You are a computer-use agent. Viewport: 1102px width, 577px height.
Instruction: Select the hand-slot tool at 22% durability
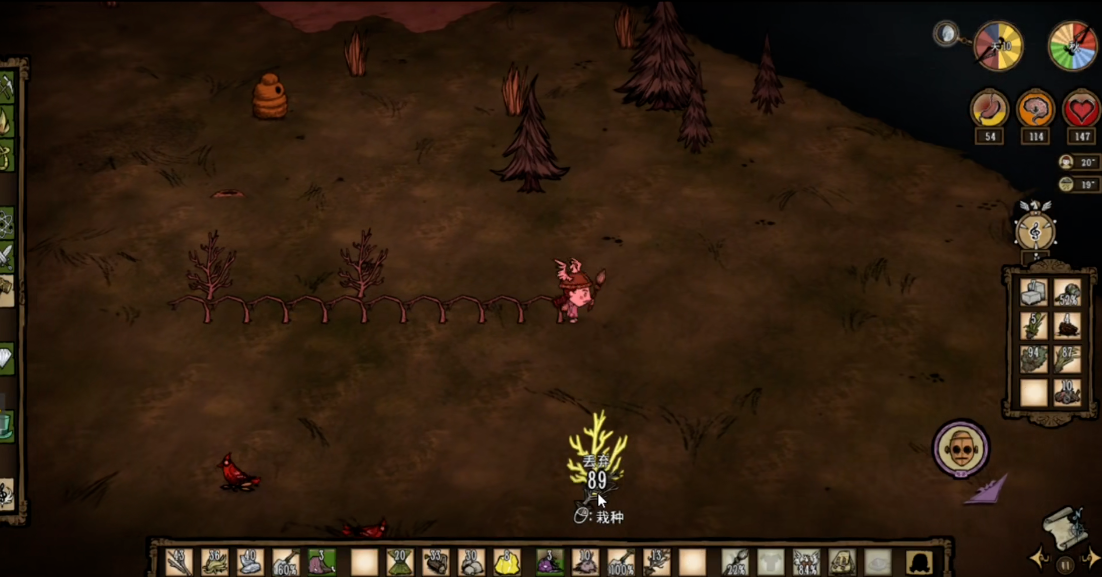point(735,561)
